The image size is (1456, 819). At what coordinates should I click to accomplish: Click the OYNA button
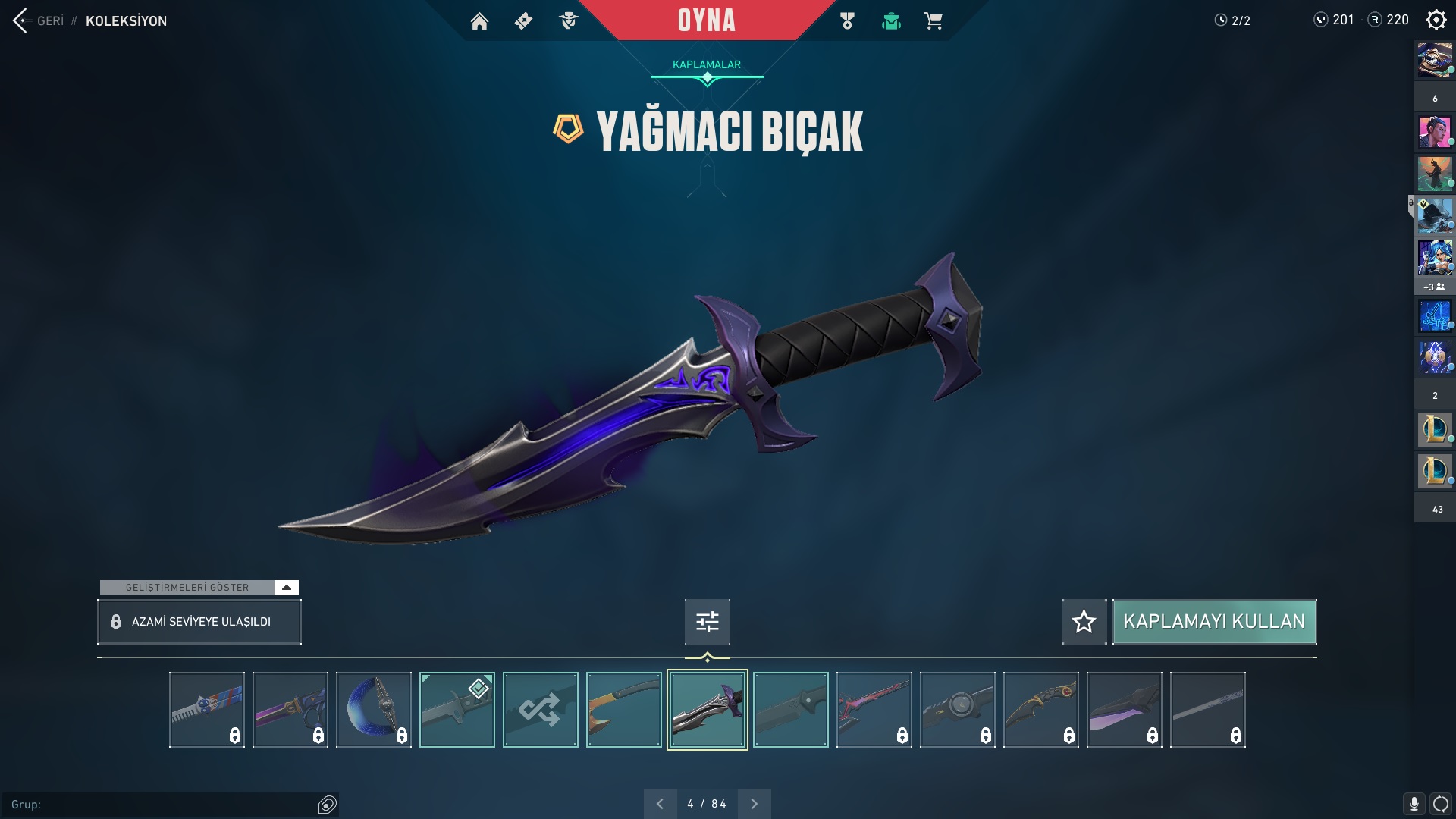coord(706,20)
